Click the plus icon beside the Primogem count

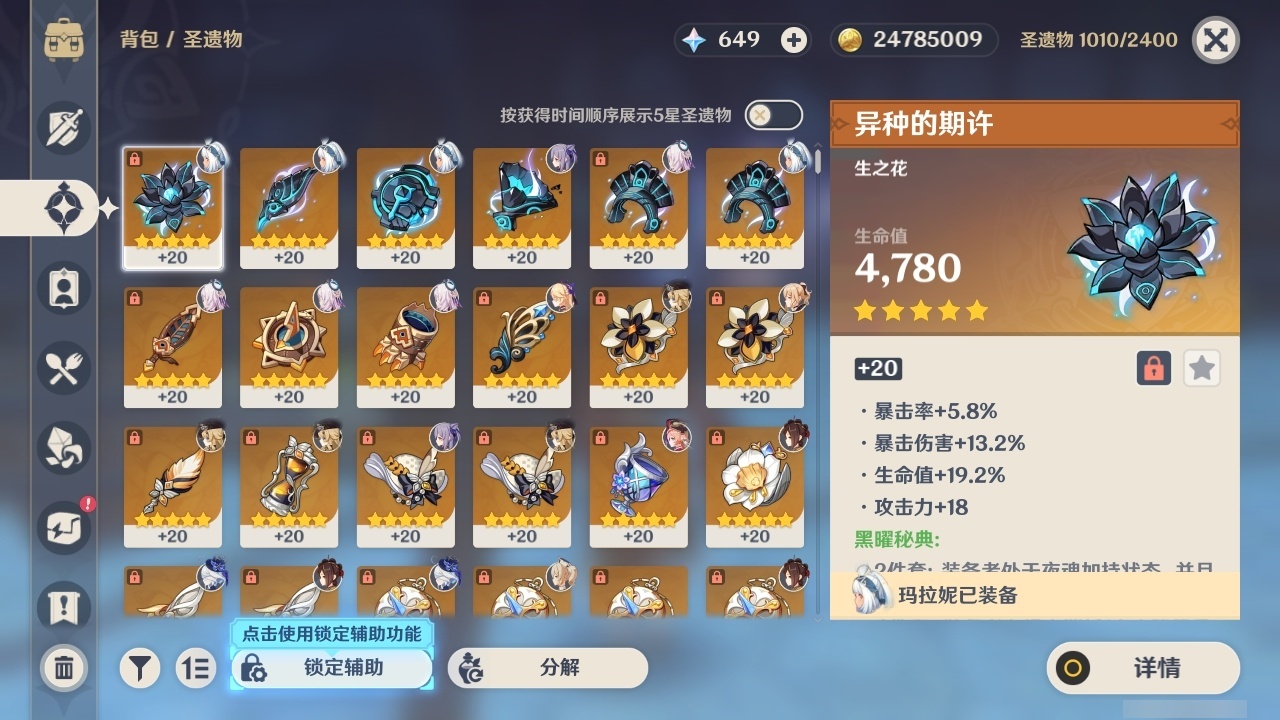coord(794,40)
